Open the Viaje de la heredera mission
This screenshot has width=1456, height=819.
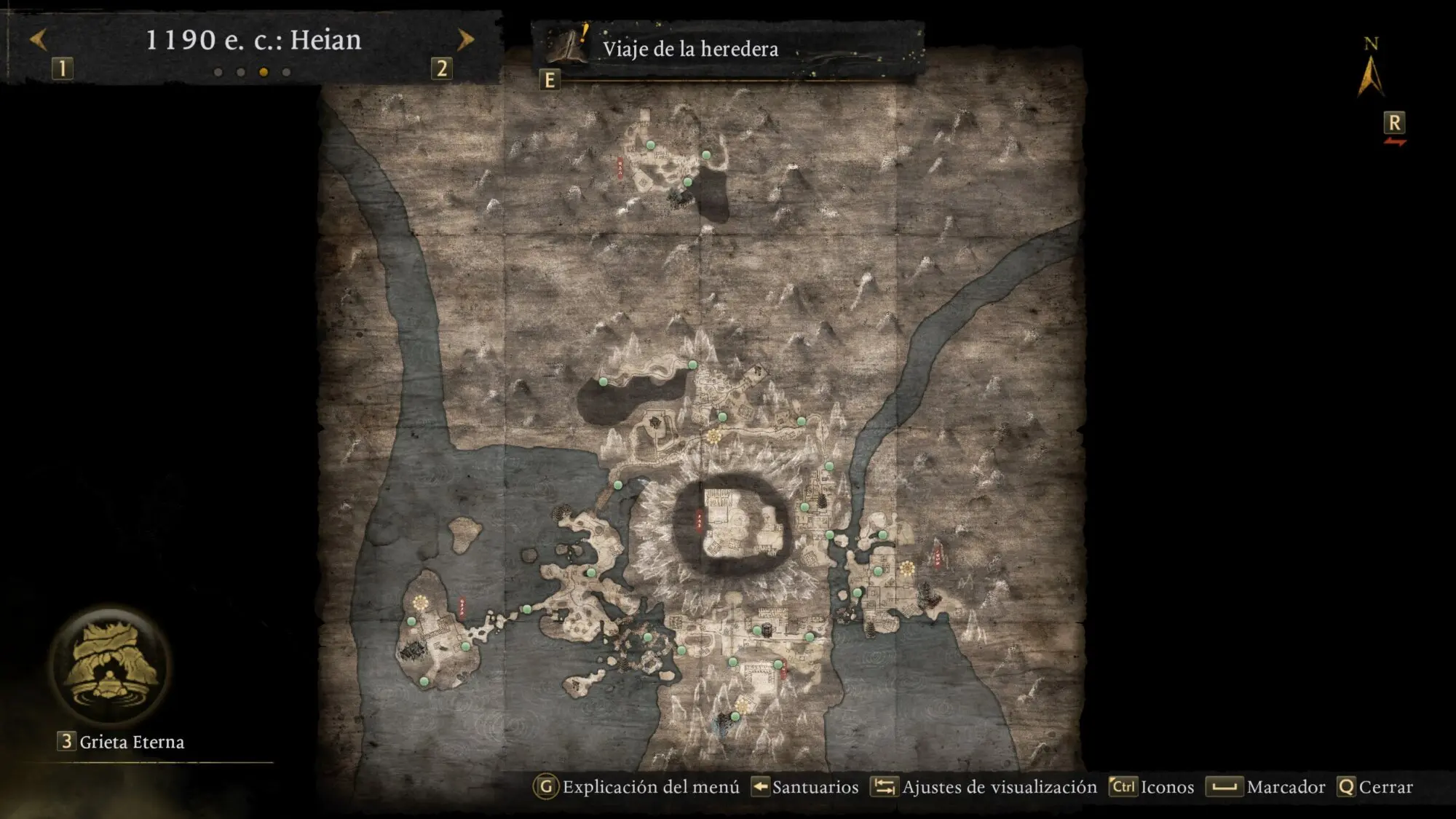coord(689,49)
